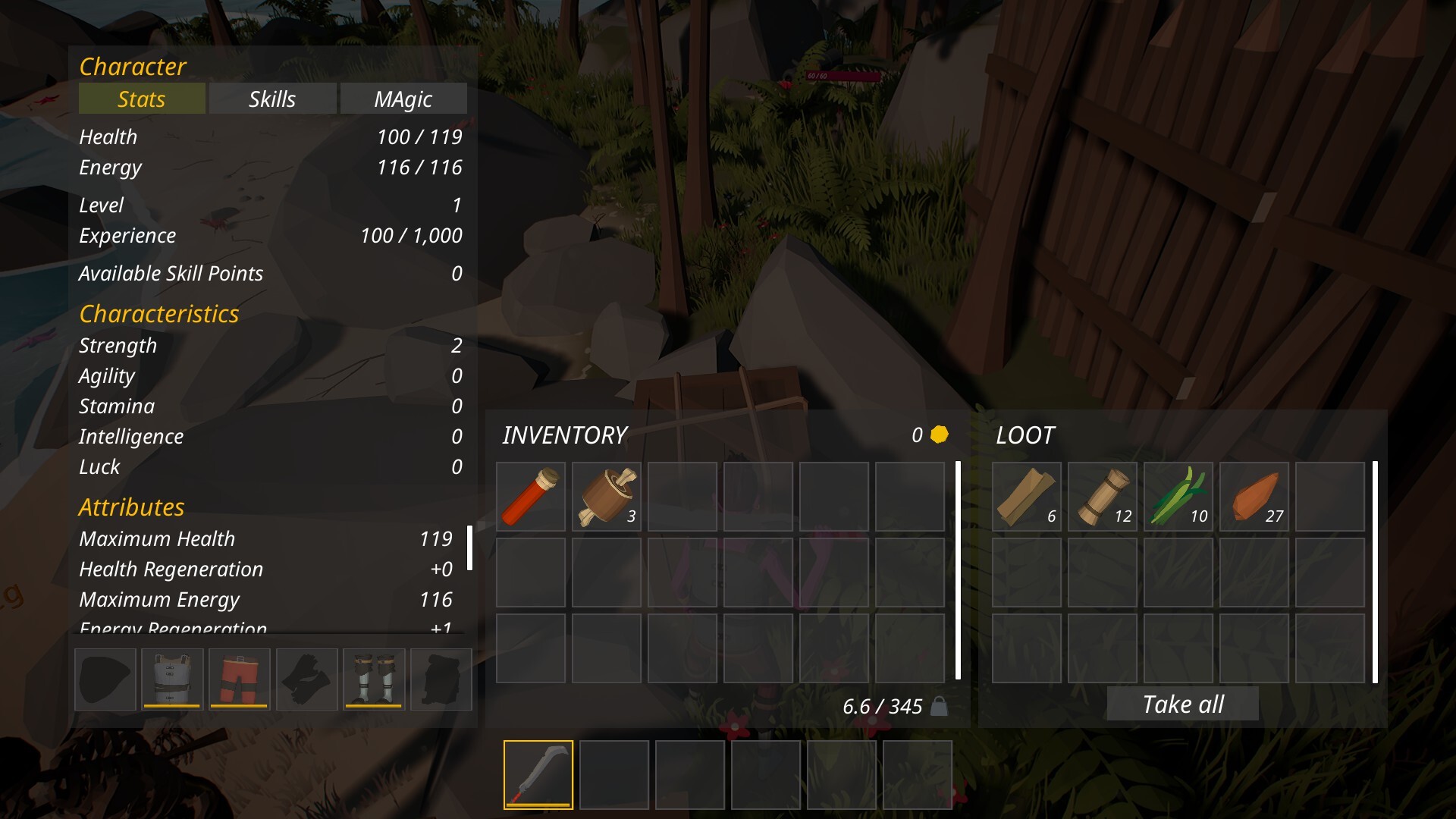Click the gold coin currency icon
The height and width of the screenshot is (819, 1456).
(938, 435)
